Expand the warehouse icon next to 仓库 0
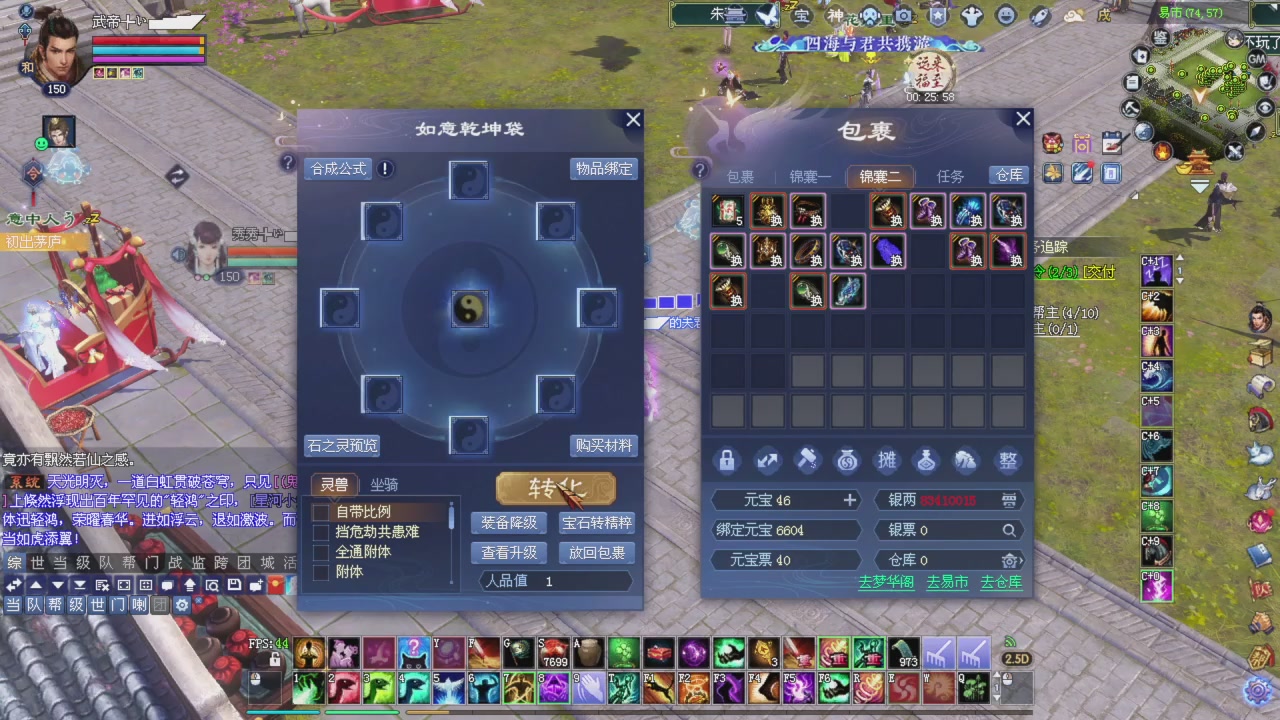 [1010, 560]
